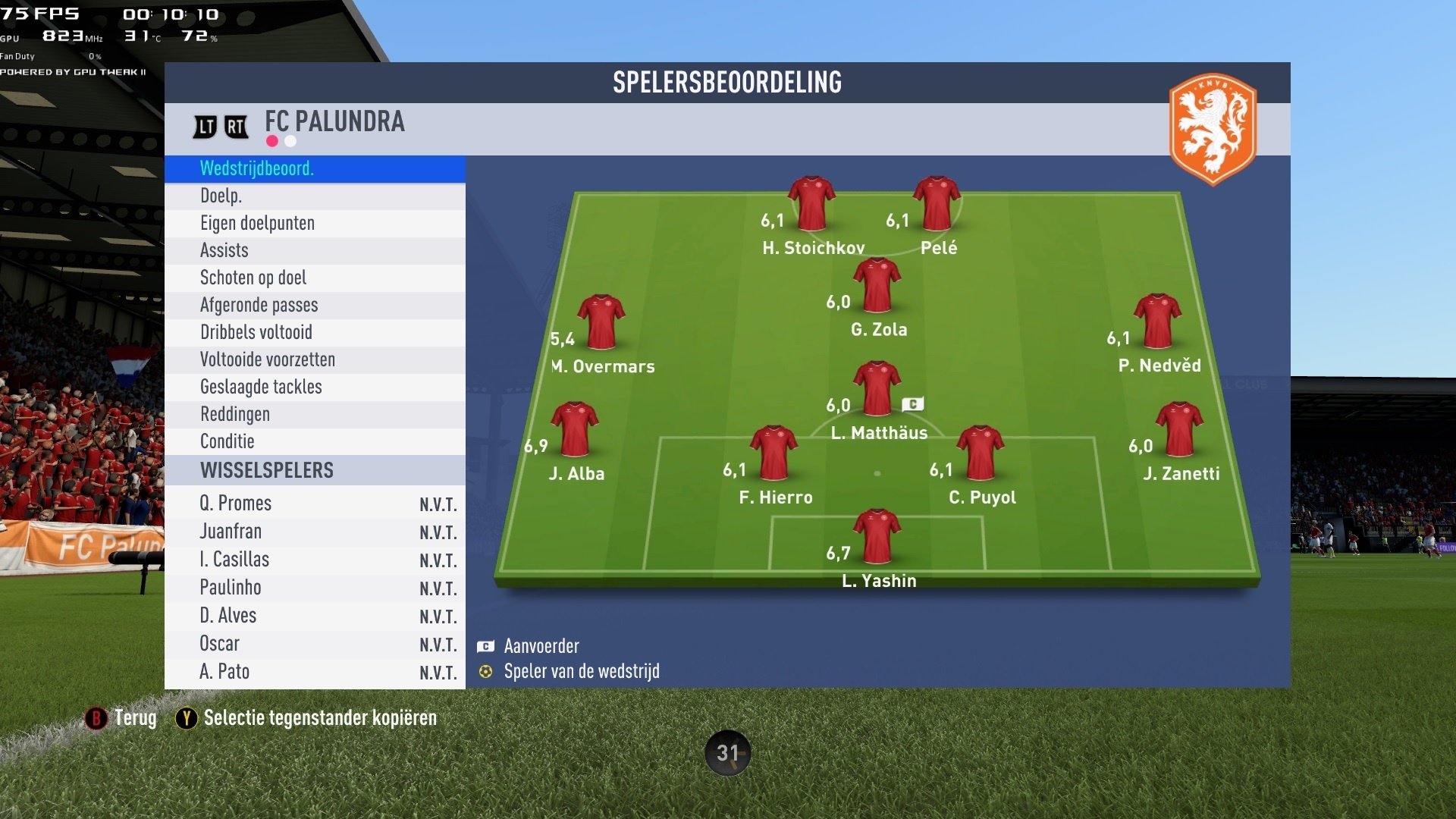
Task: Show the Assists rating view
Action: [315, 250]
